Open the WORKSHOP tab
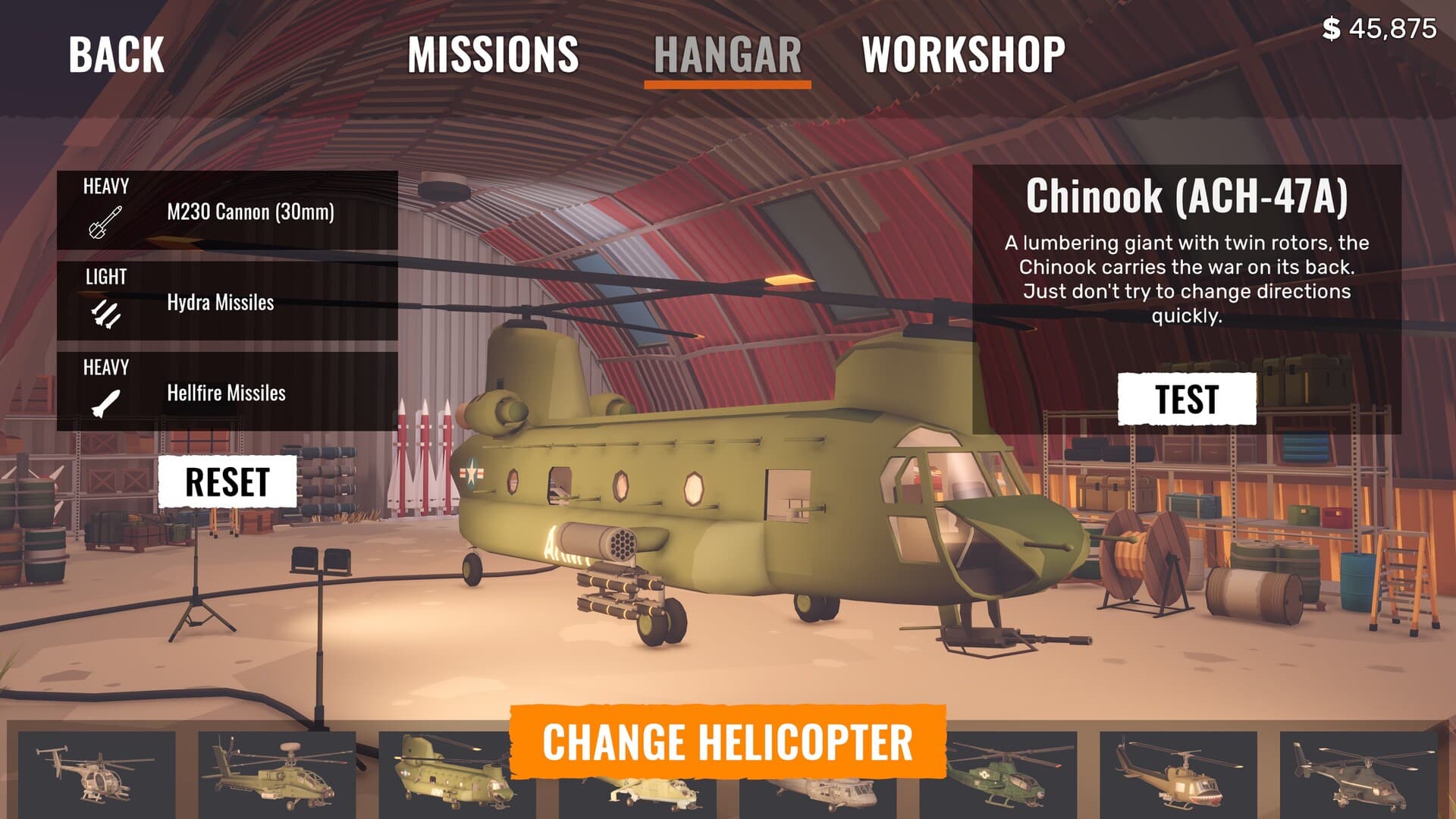Viewport: 1456px width, 819px height. tap(964, 52)
